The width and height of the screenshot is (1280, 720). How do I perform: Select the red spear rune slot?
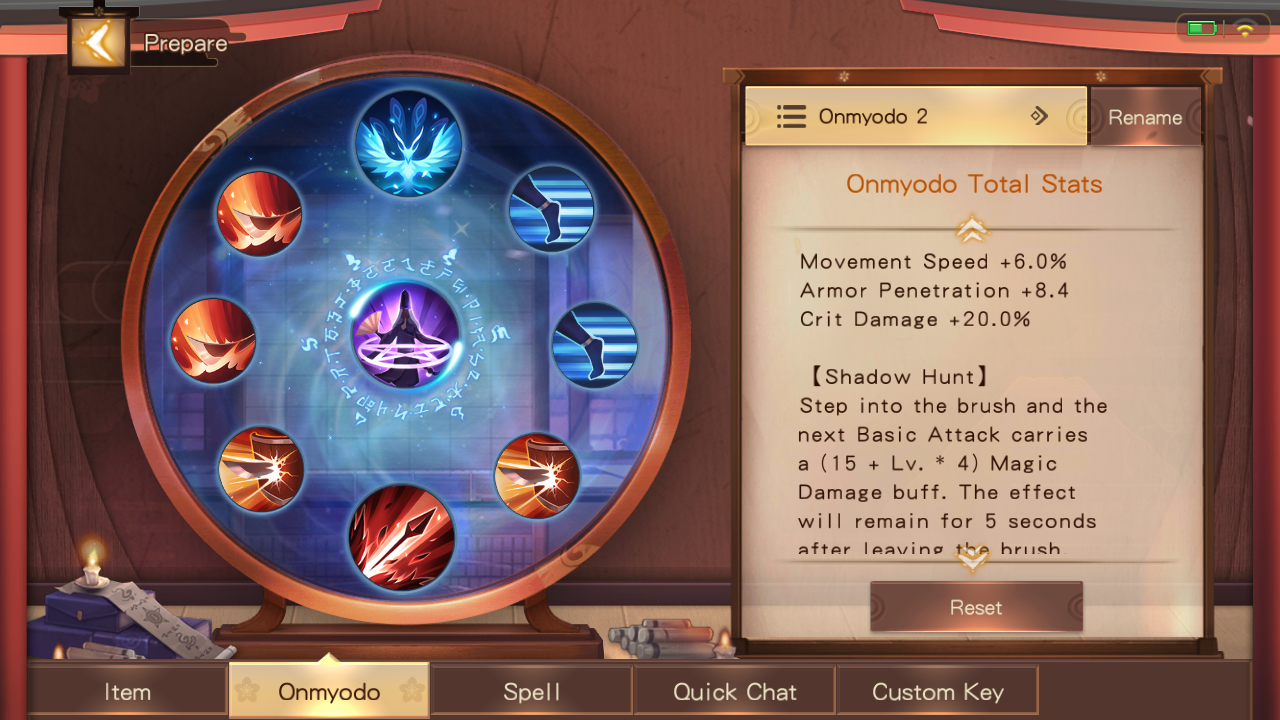click(402, 537)
